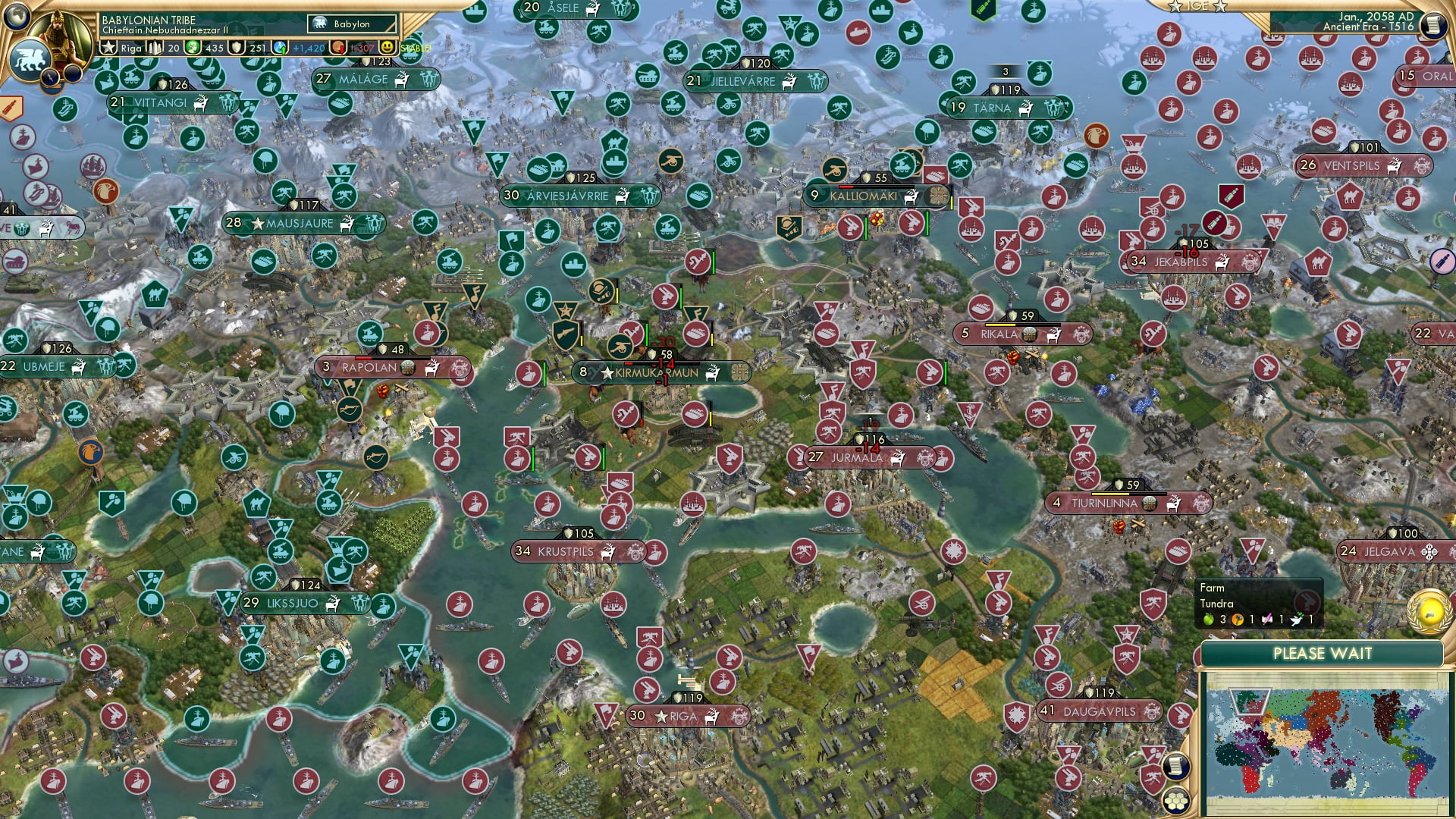This screenshot has height=819, width=1456.
Task: Click the Babylon lion emblem in top banner
Action: 320,24
